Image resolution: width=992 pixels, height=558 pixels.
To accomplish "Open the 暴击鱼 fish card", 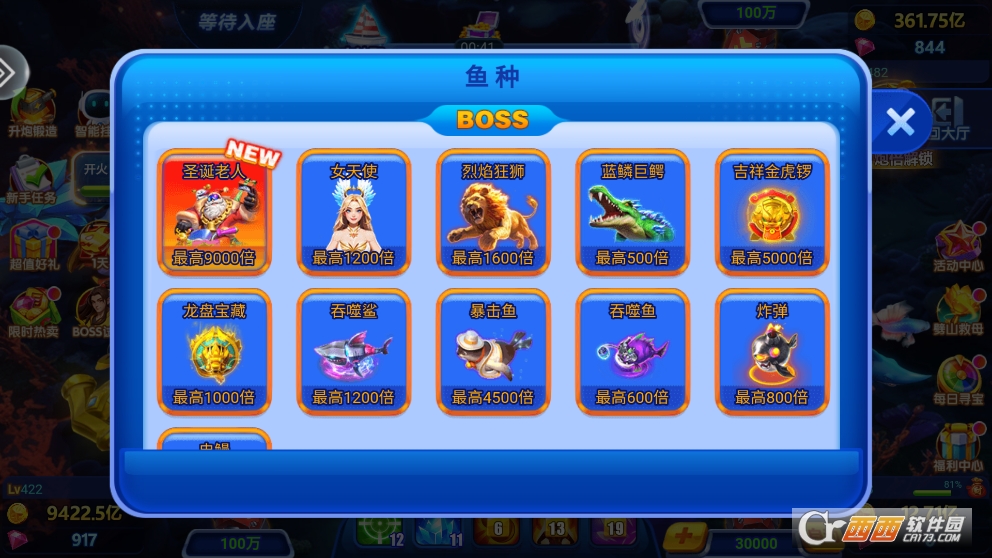I will [x=493, y=352].
